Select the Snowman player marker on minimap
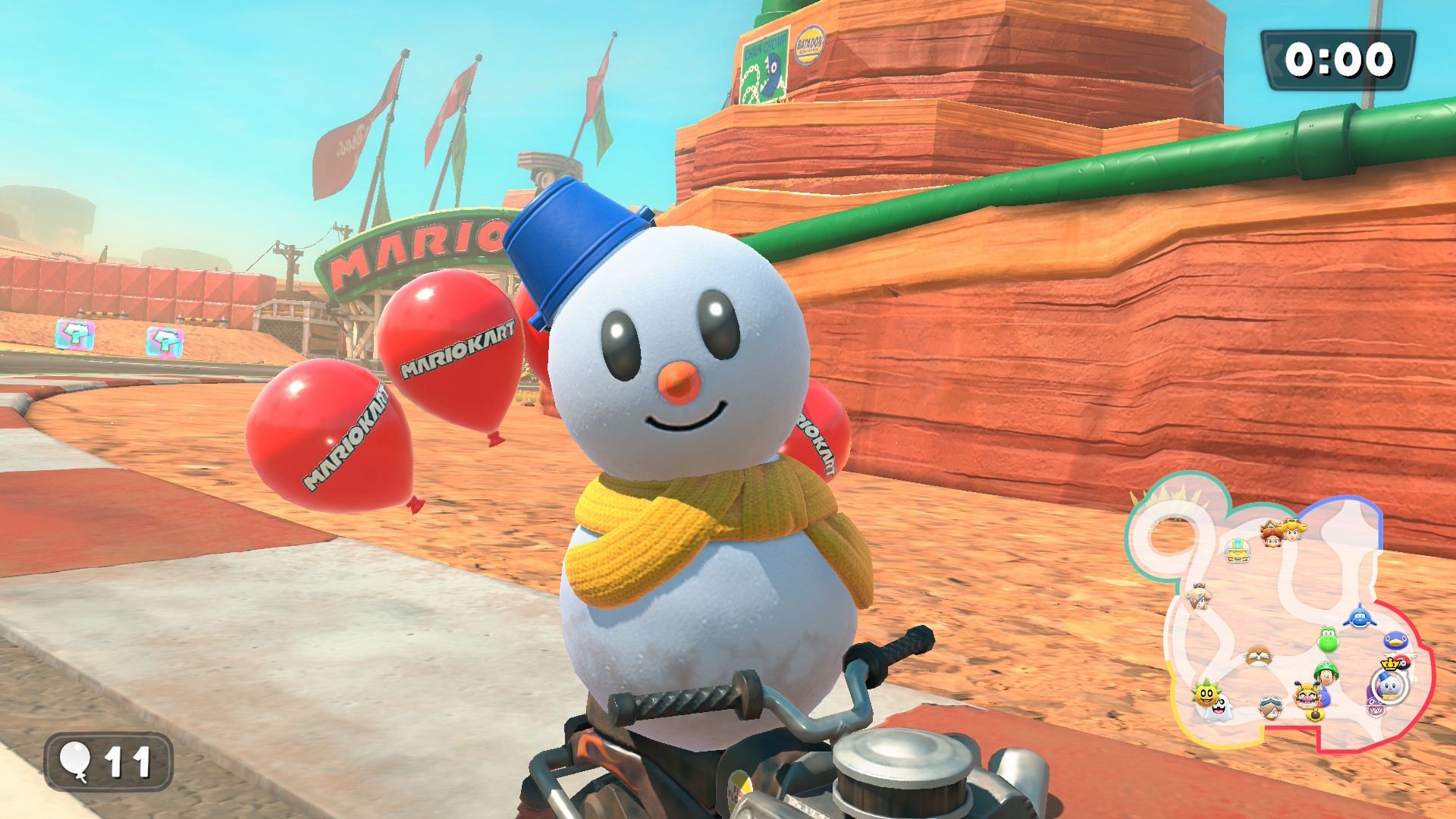The image size is (1456, 819). point(1389,686)
